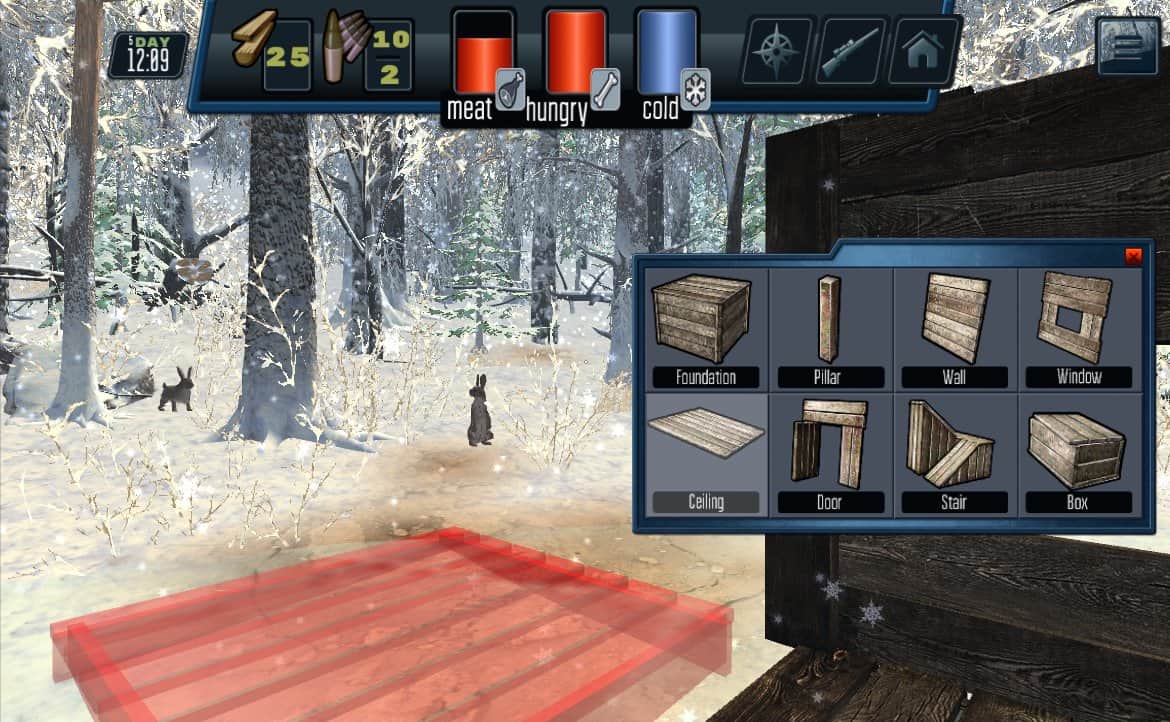Pick the Stair building piece
Image resolution: width=1170 pixels, height=722 pixels.
953,453
